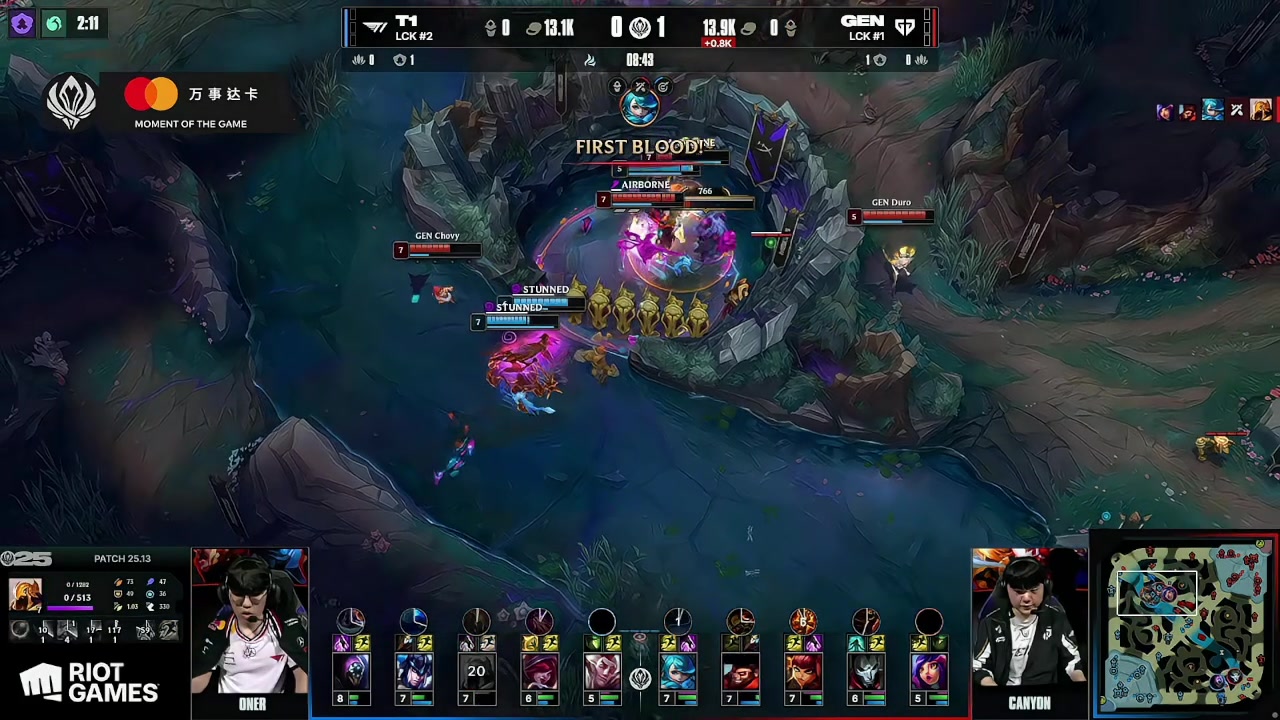
Task: Choose the red-bearded champion portrait in bottom bar
Action: [741, 671]
